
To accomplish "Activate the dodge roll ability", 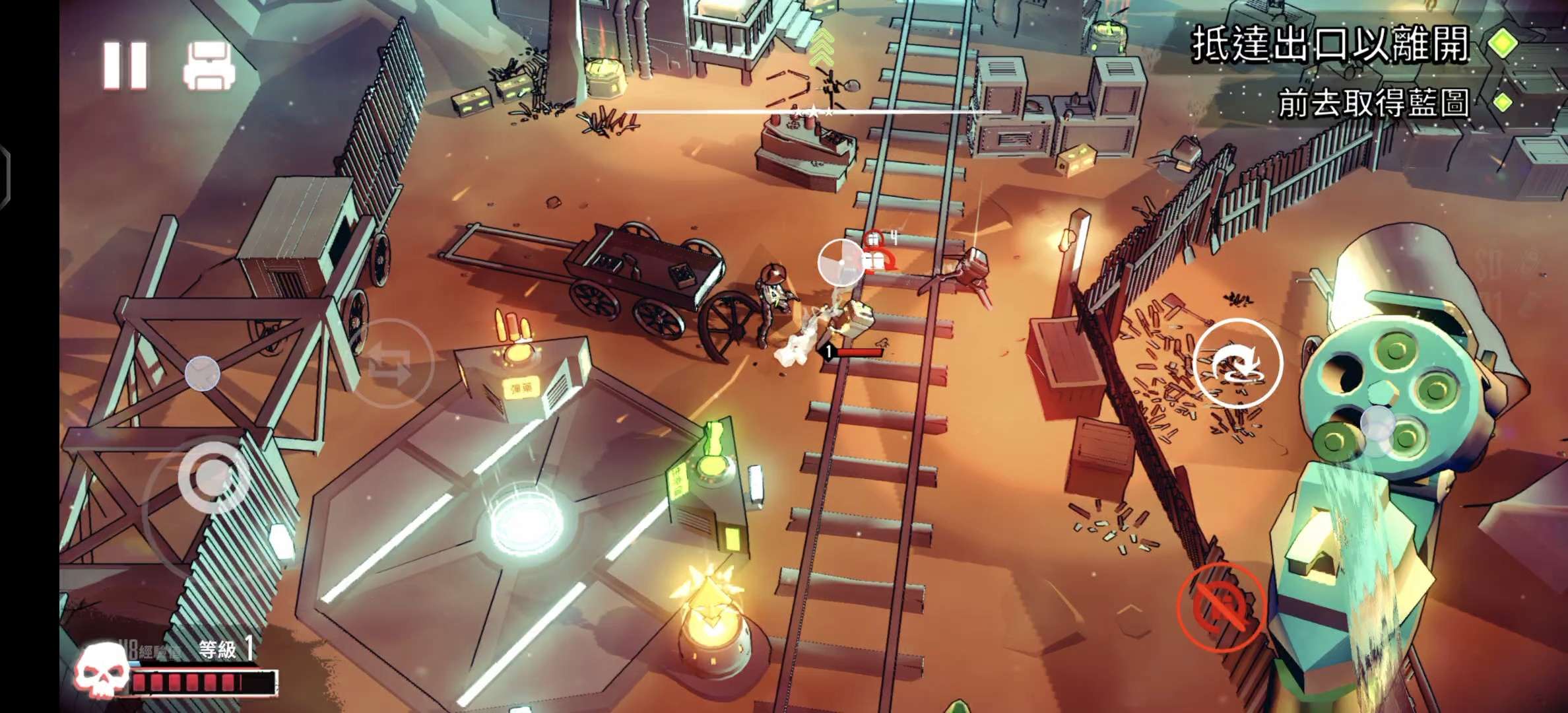I will point(1237,363).
